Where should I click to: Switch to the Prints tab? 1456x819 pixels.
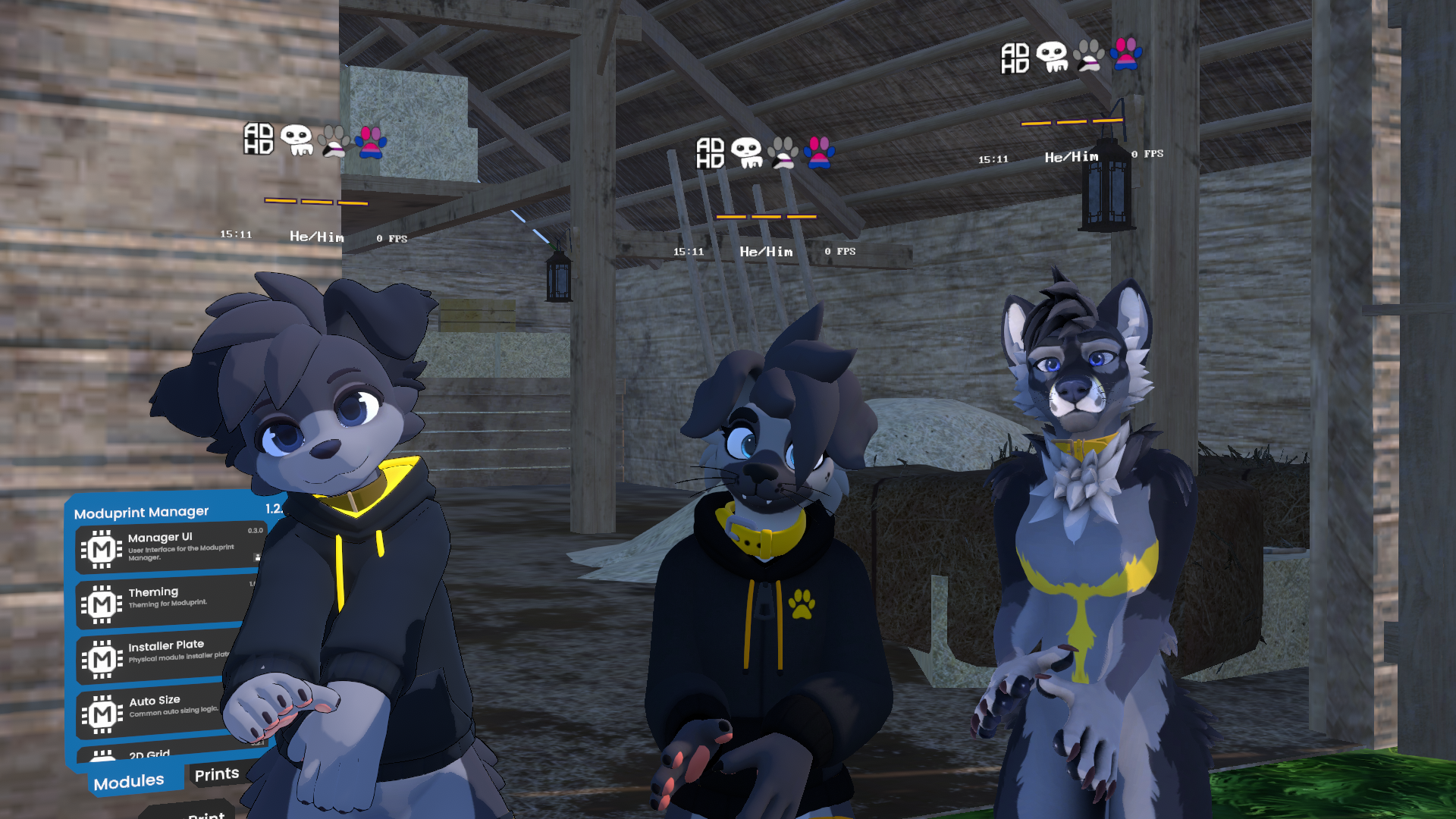click(x=216, y=773)
